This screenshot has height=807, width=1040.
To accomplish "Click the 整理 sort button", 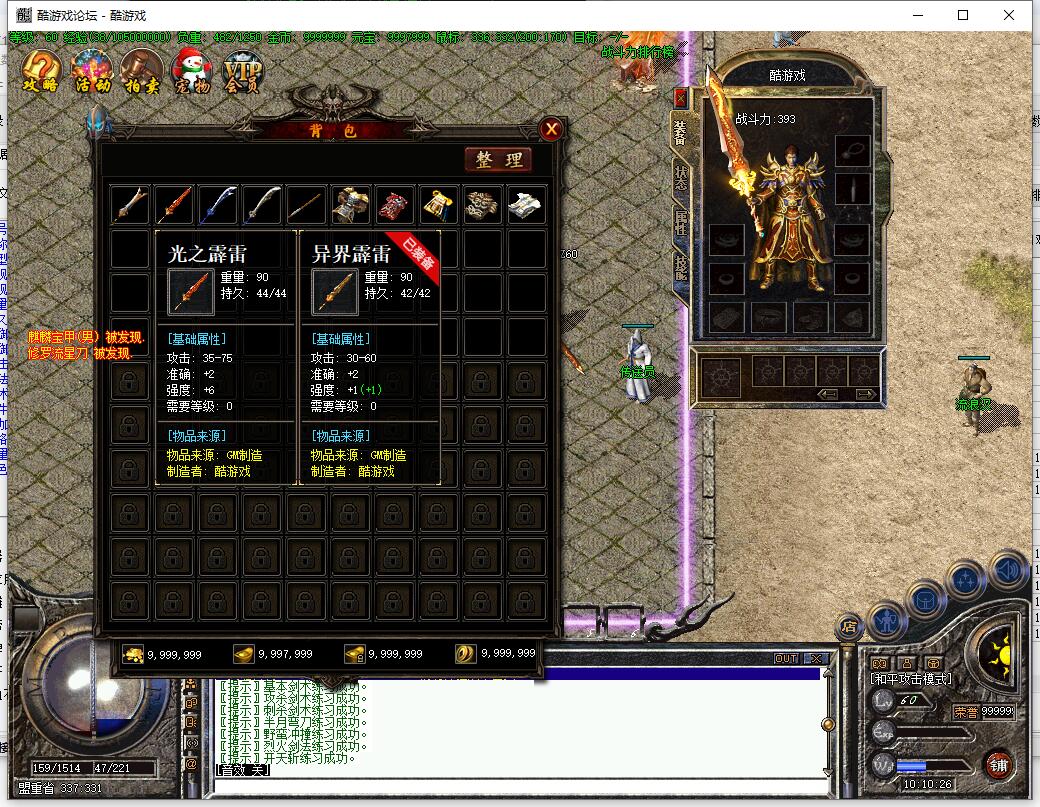I will (498, 160).
